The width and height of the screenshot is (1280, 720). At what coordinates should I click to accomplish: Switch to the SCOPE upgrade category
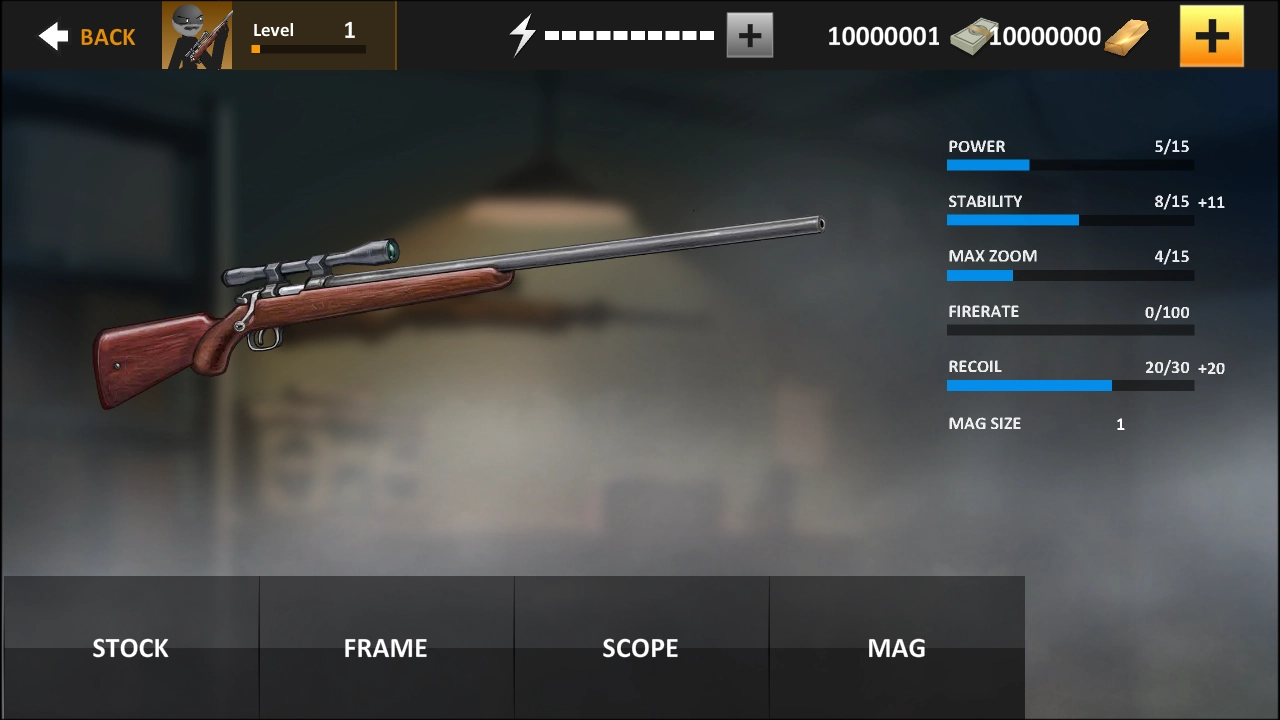[x=641, y=647]
